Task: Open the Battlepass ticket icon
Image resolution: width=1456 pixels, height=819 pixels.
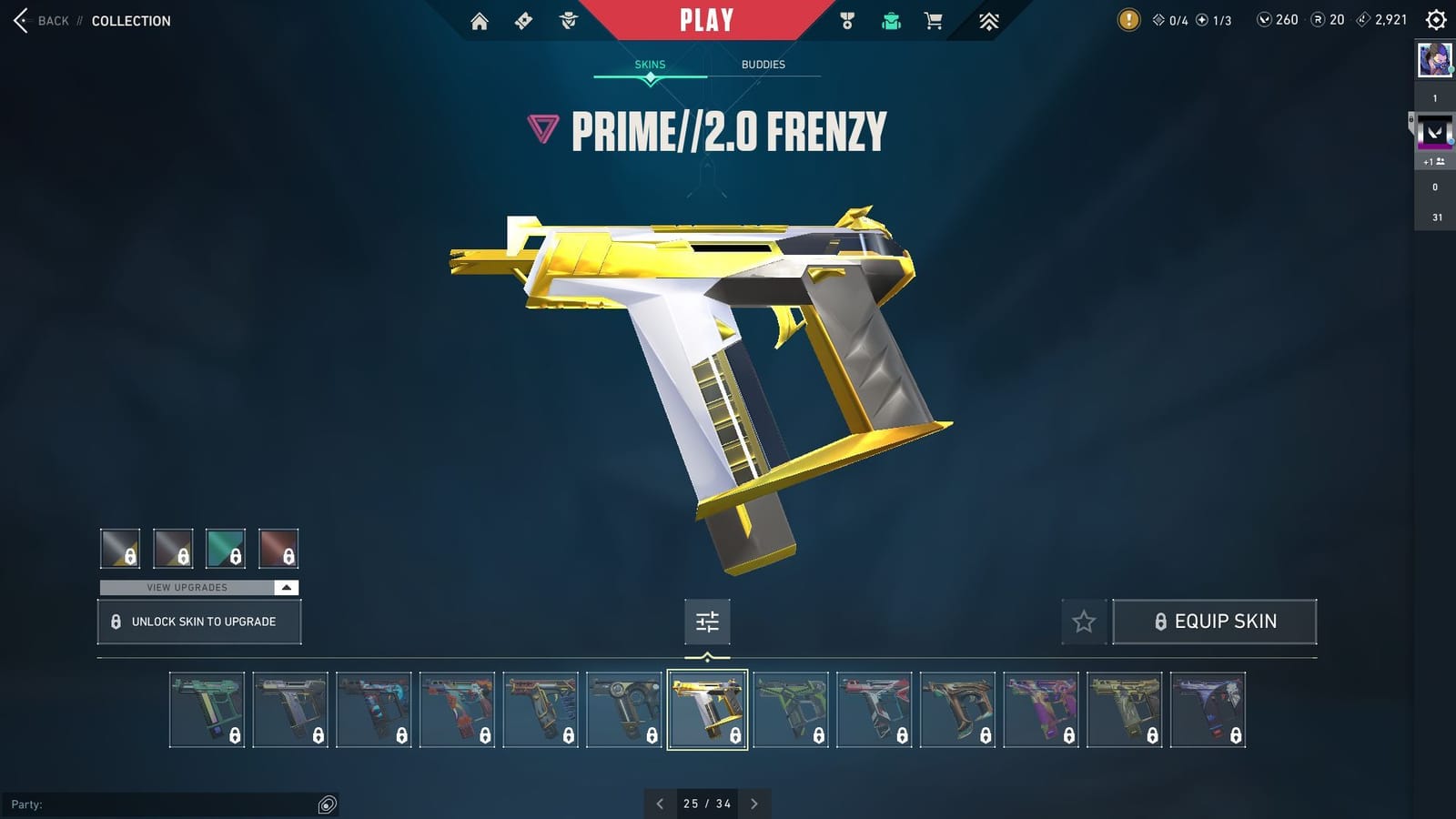Action: pyautogui.click(x=523, y=19)
